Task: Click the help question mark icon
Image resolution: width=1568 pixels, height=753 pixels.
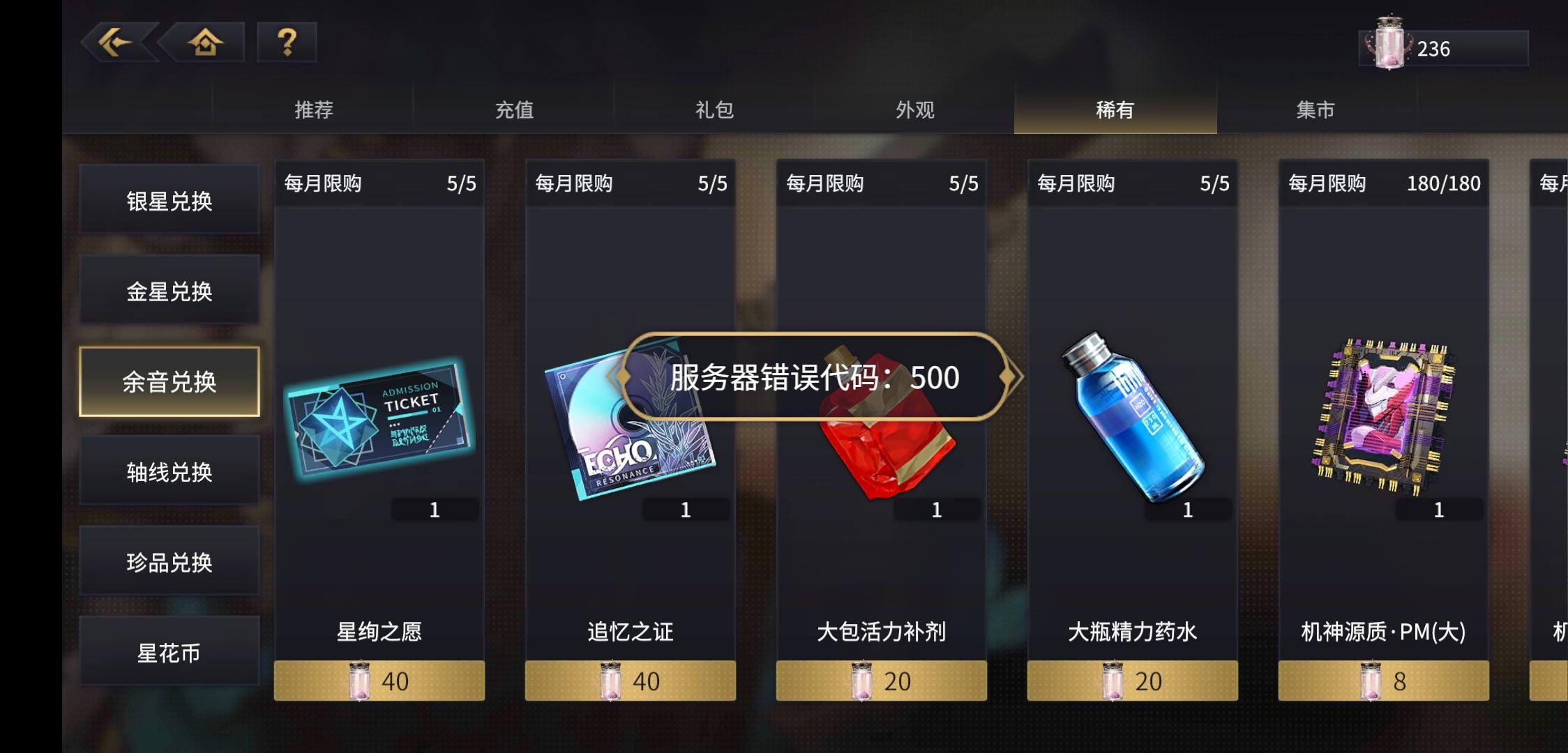Action: click(x=287, y=43)
